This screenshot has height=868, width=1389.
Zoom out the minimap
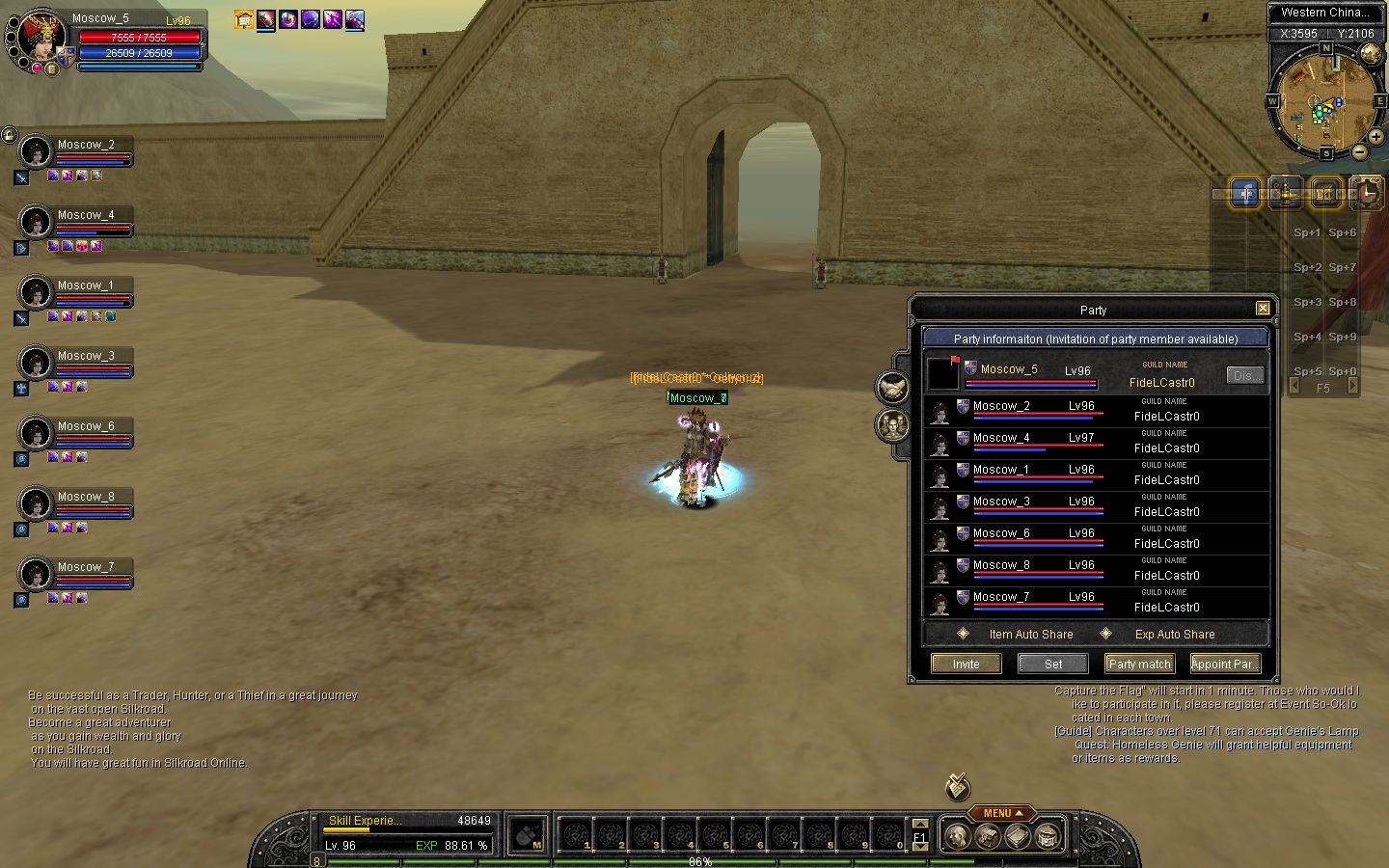coord(1359,151)
